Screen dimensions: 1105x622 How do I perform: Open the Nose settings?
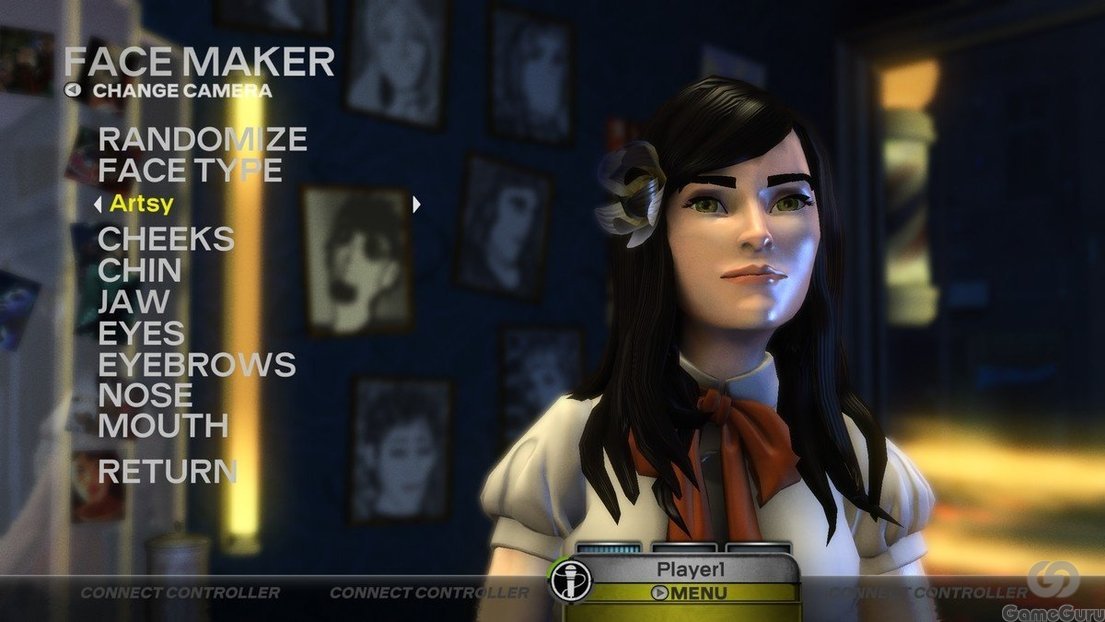pos(146,394)
